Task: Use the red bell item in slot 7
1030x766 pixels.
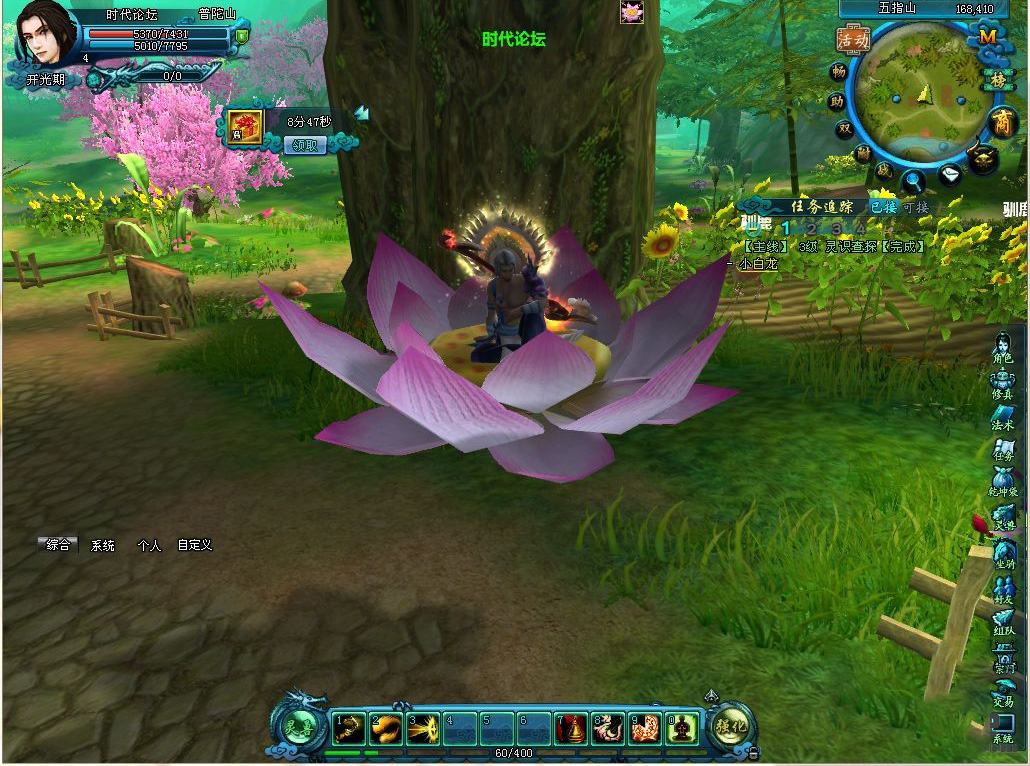Action: click(x=571, y=728)
